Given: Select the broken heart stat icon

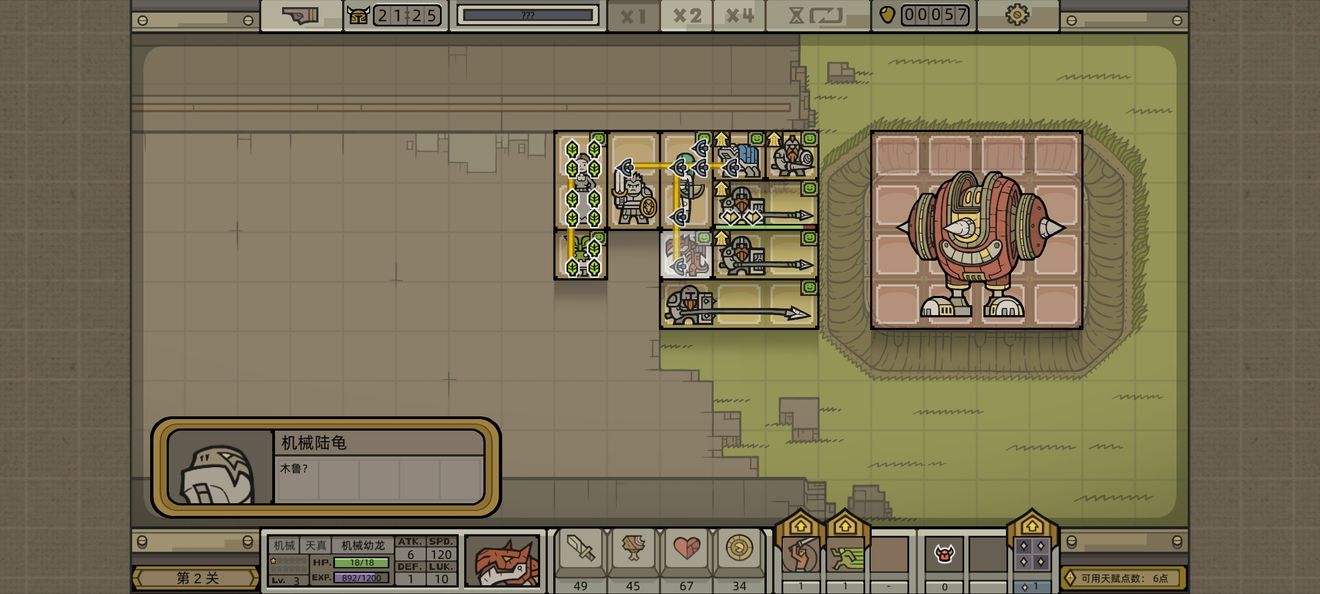Looking at the screenshot, I should tap(686, 549).
